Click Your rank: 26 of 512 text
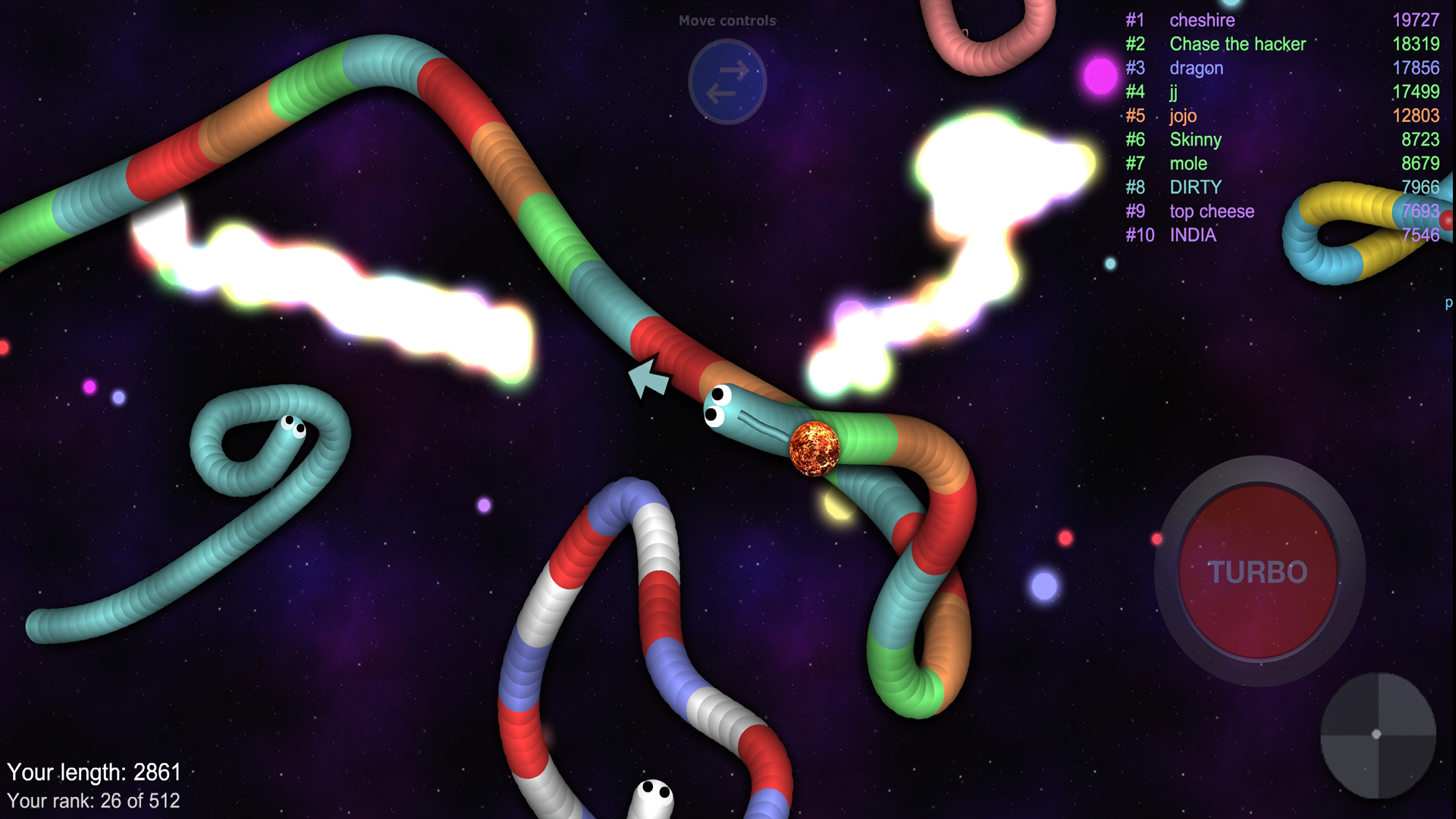The height and width of the screenshot is (819, 1456). [x=95, y=800]
